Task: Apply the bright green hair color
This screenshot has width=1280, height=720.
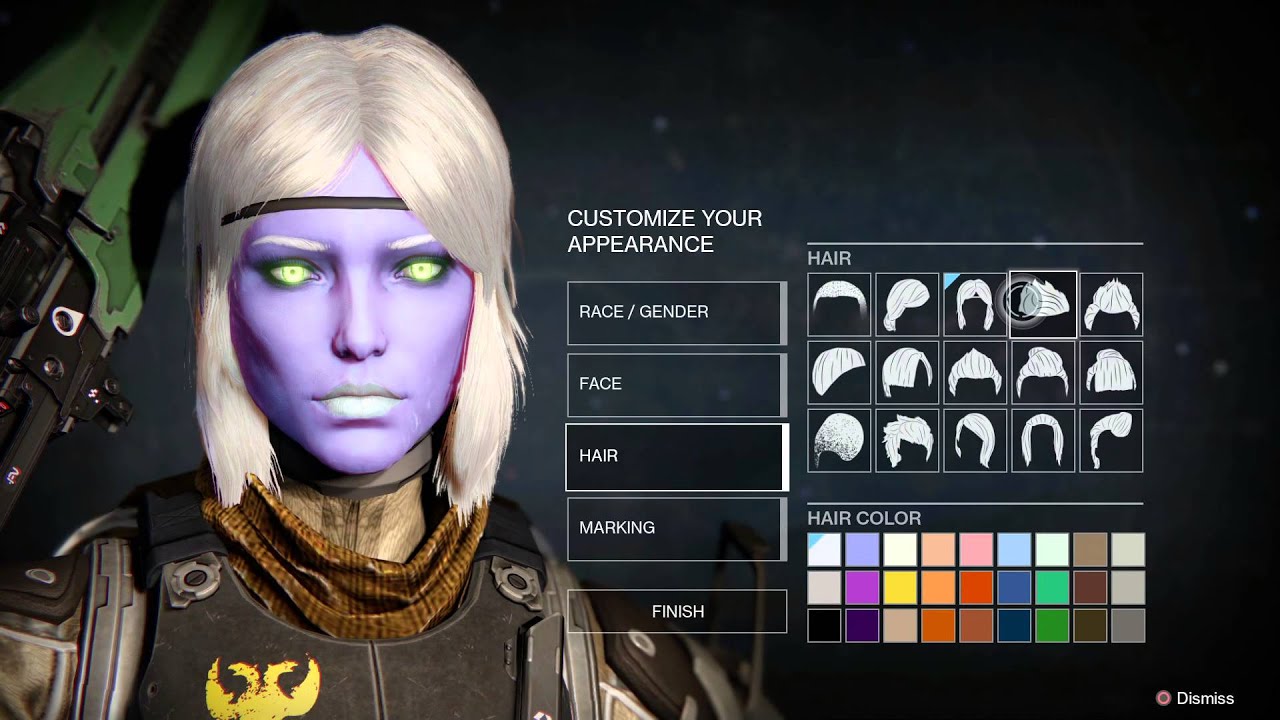Action: tap(1052, 626)
